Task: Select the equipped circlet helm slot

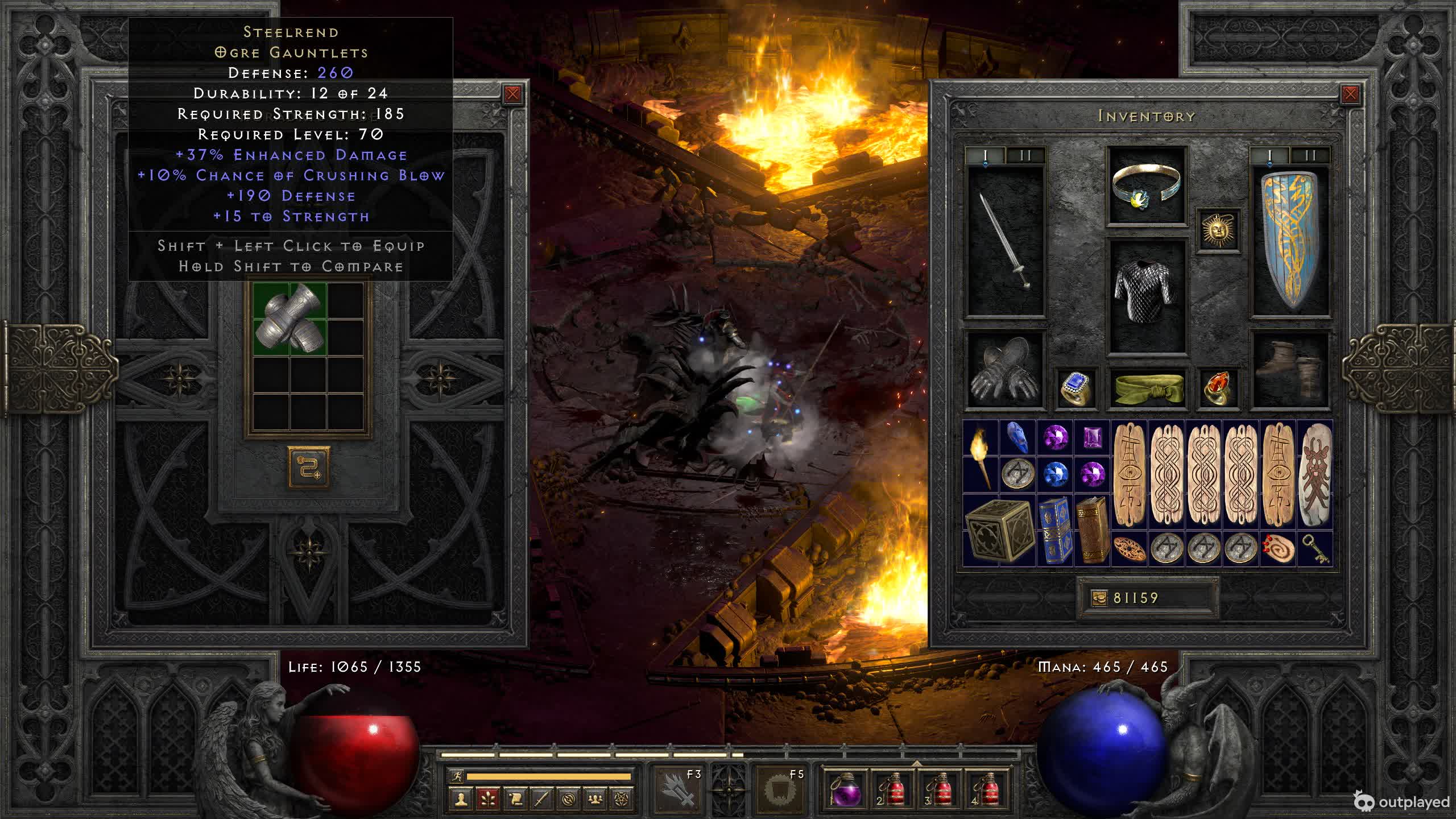Action: [1146, 185]
